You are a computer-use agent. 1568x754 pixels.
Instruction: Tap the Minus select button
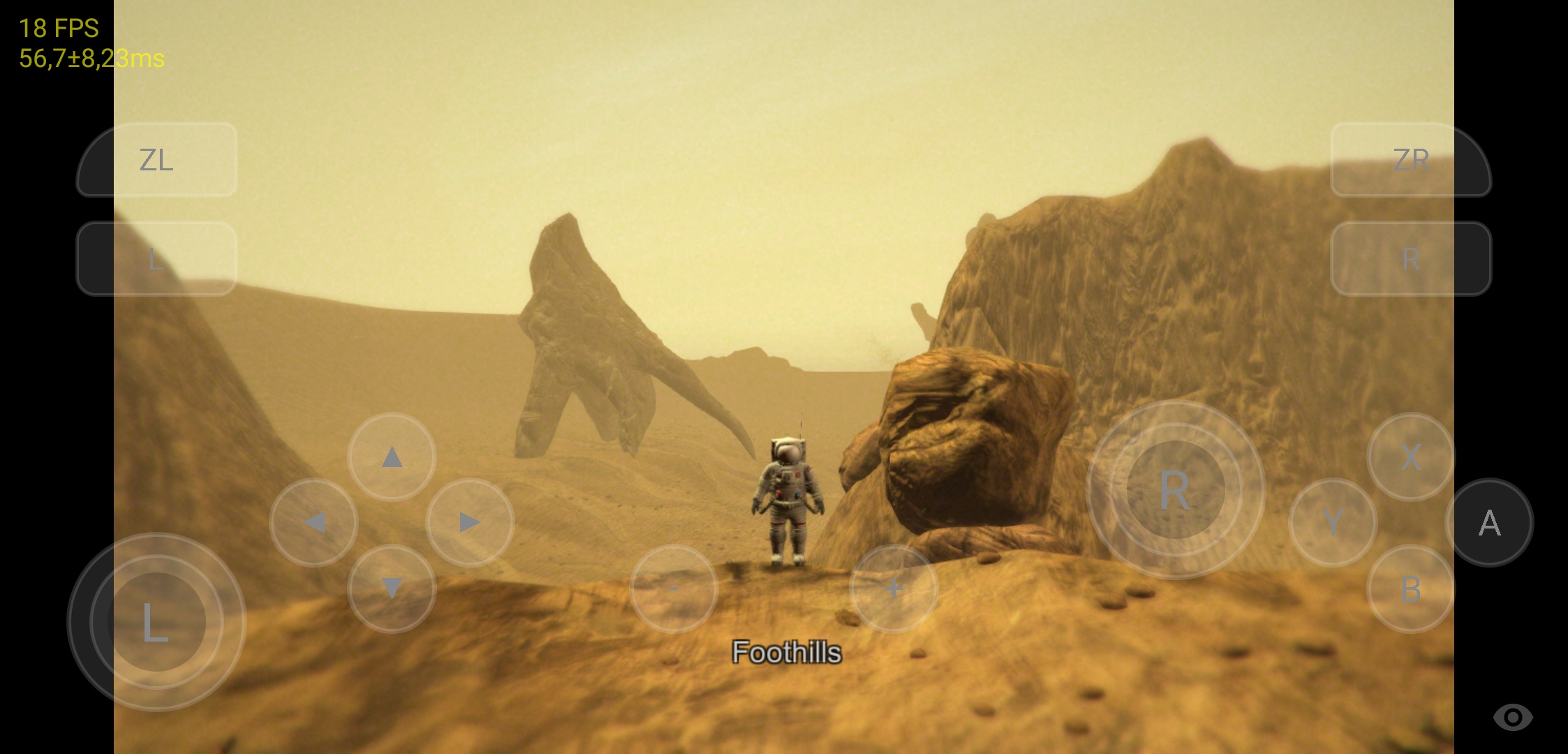pos(672,589)
